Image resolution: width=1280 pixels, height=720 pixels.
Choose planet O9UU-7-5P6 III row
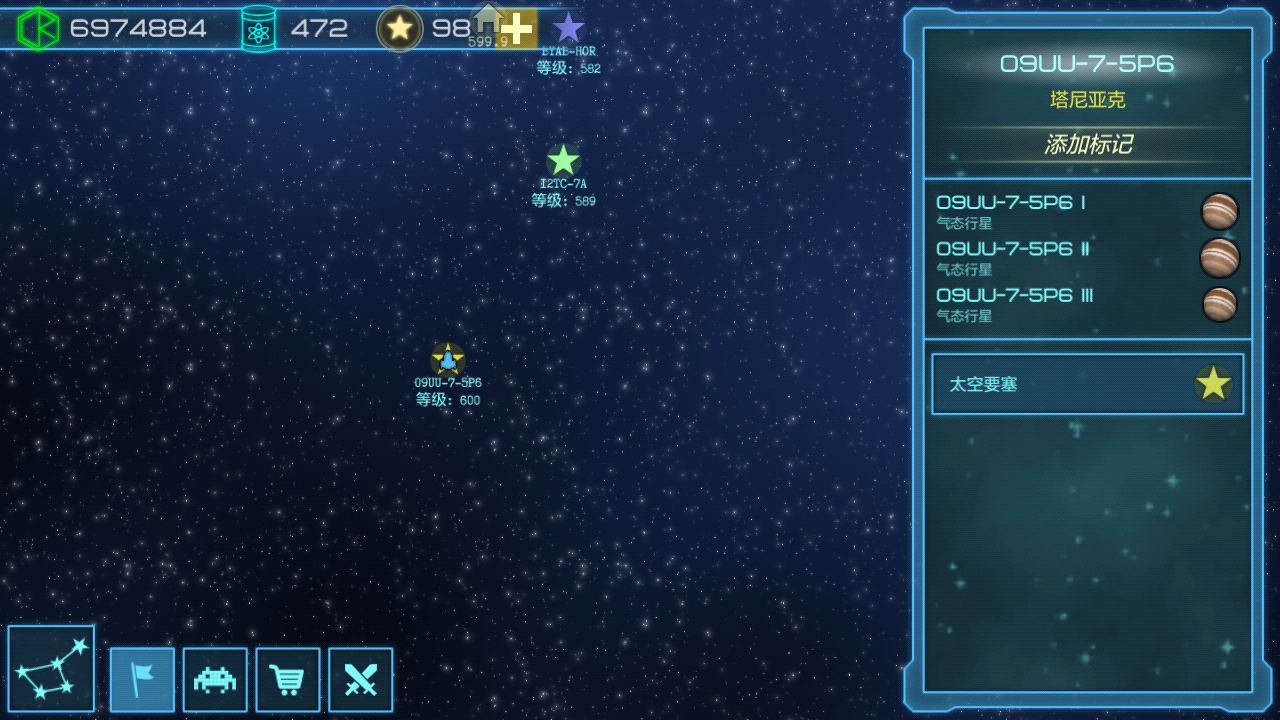[x=1087, y=304]
